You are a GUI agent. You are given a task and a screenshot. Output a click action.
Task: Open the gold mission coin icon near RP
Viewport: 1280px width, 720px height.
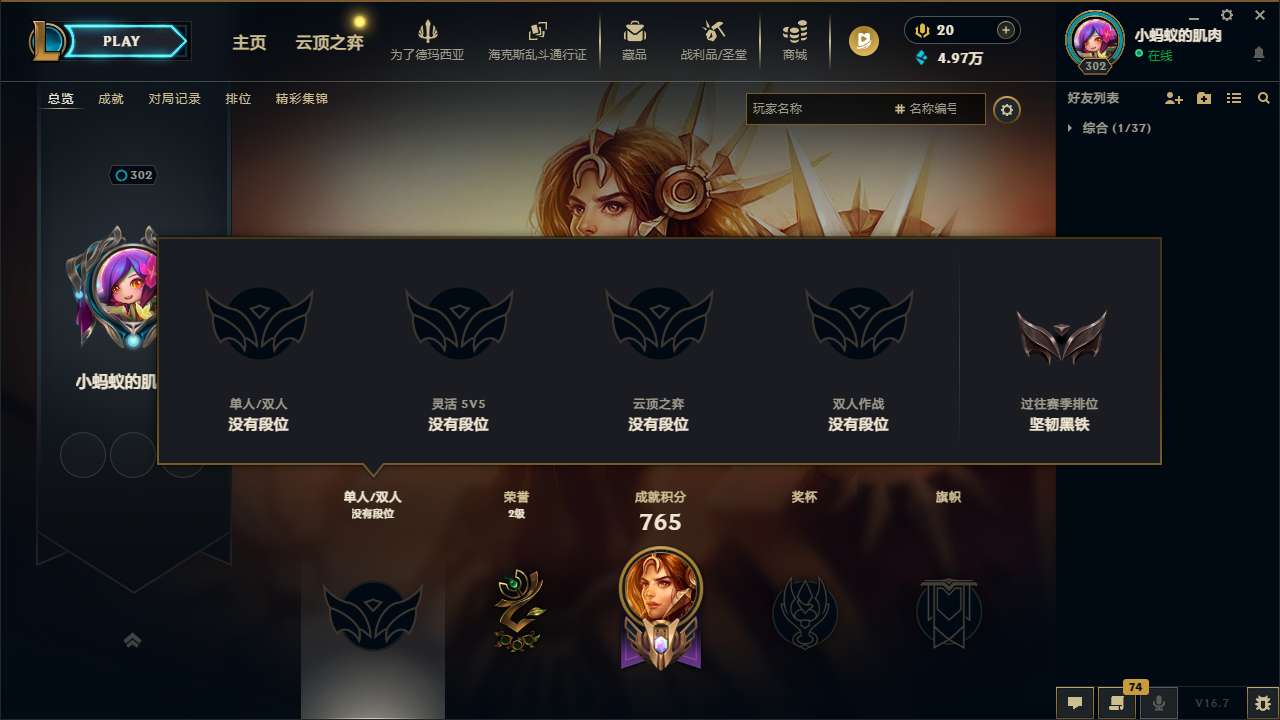[861, 41]
